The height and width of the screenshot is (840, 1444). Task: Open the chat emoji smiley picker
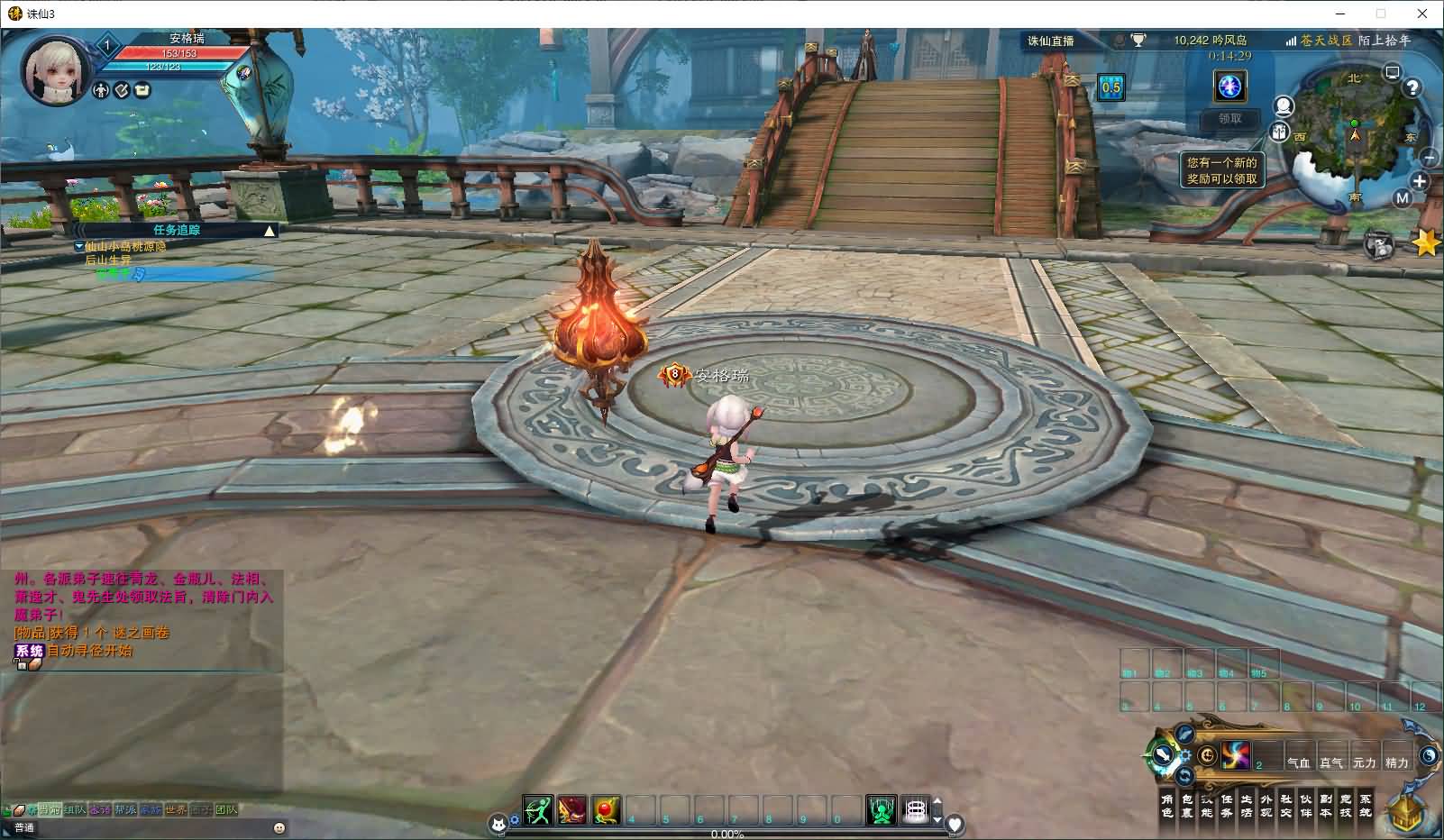(279, 827)
